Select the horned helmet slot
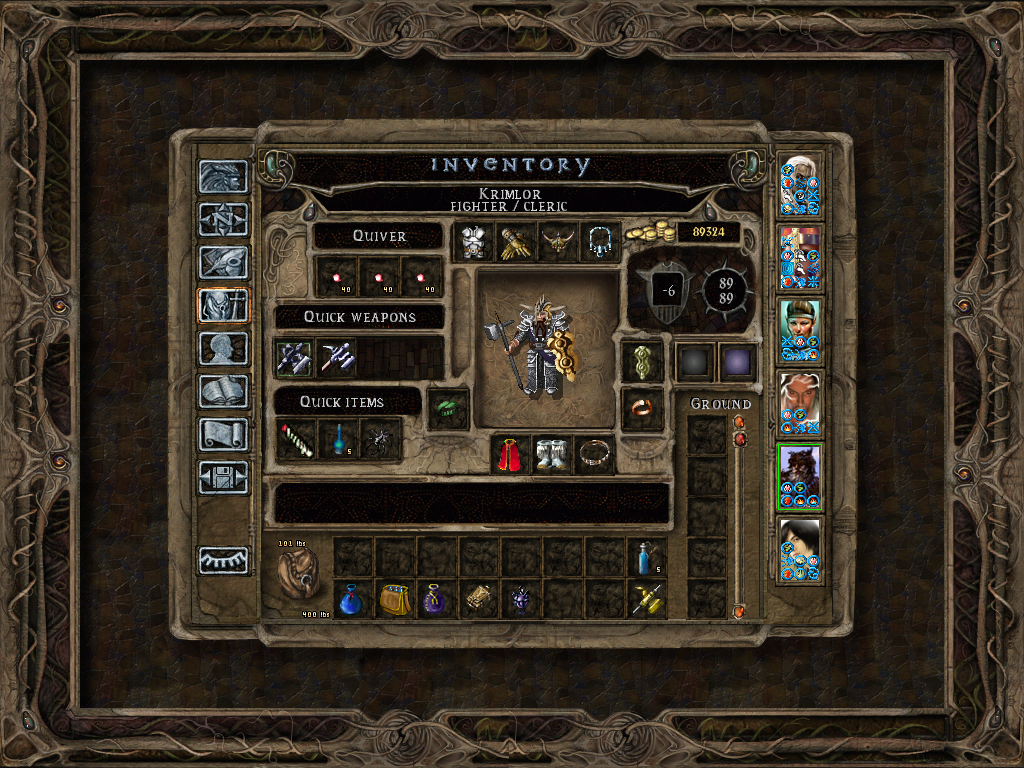This screenshot has height=768, width=1024. point(559,243)
